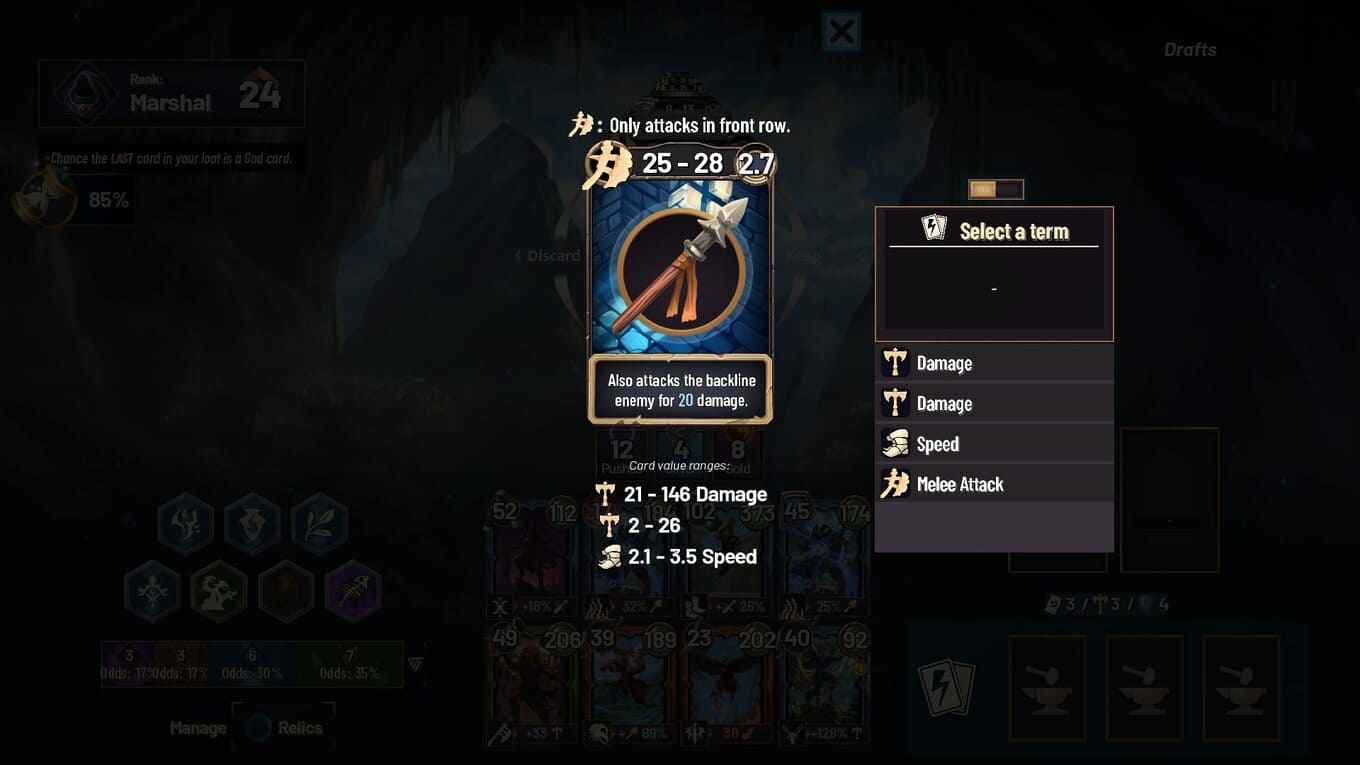Open the Relics panel
This screenshot has height=765, width=1360.
pos(284,728)
